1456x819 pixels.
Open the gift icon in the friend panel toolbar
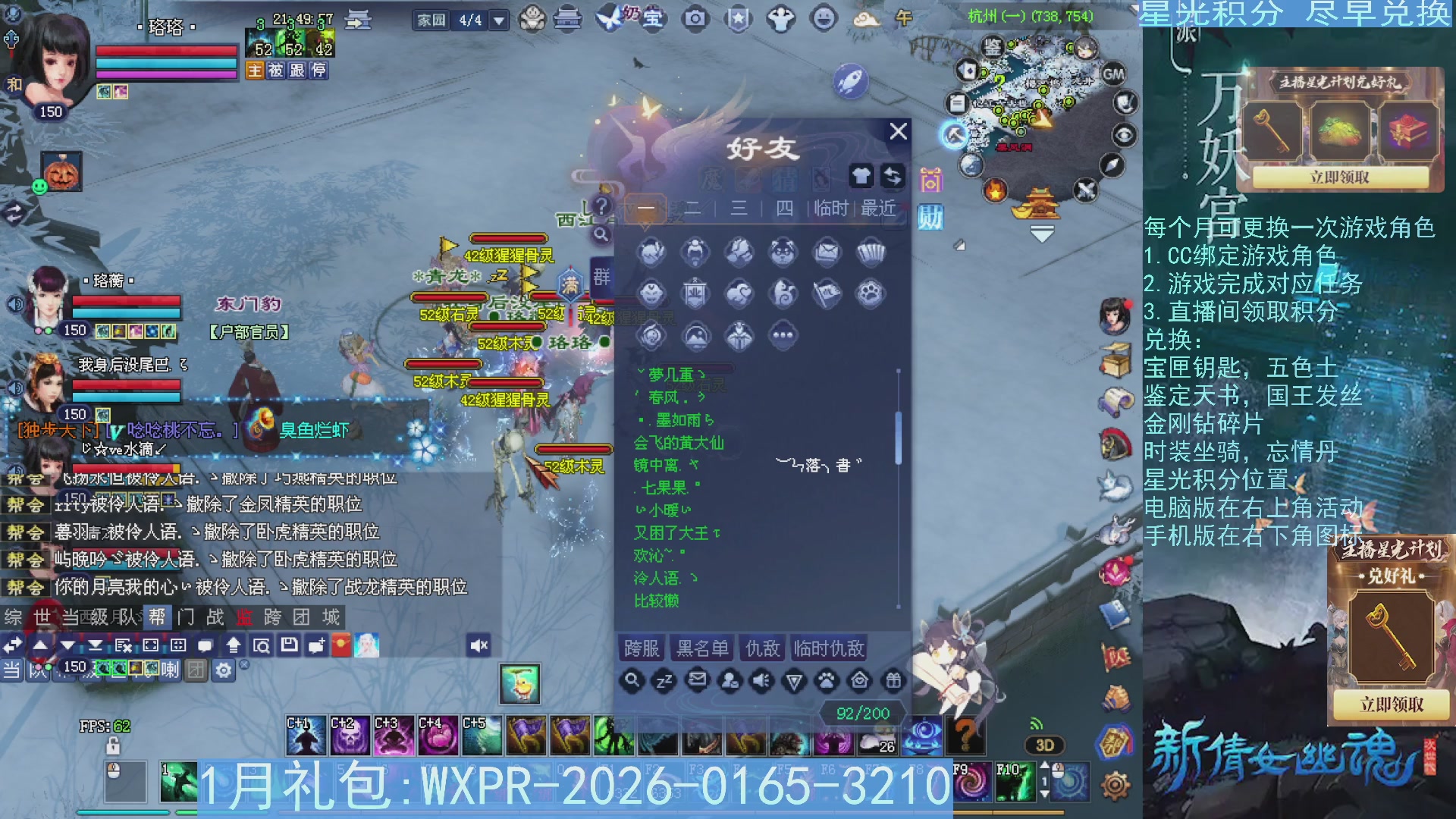click(x=893, y=680)
